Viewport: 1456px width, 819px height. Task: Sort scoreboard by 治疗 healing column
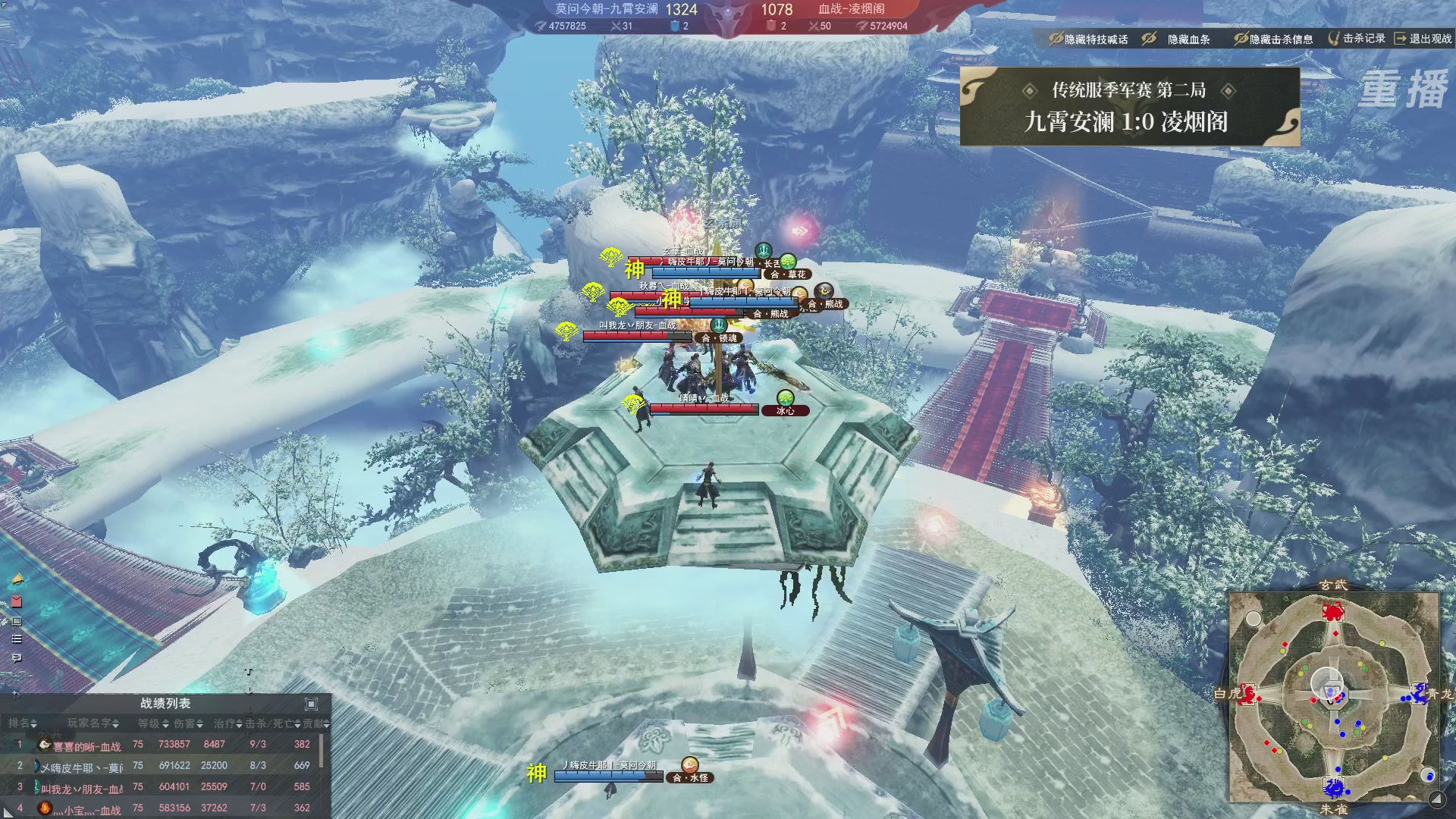[227, 723]
